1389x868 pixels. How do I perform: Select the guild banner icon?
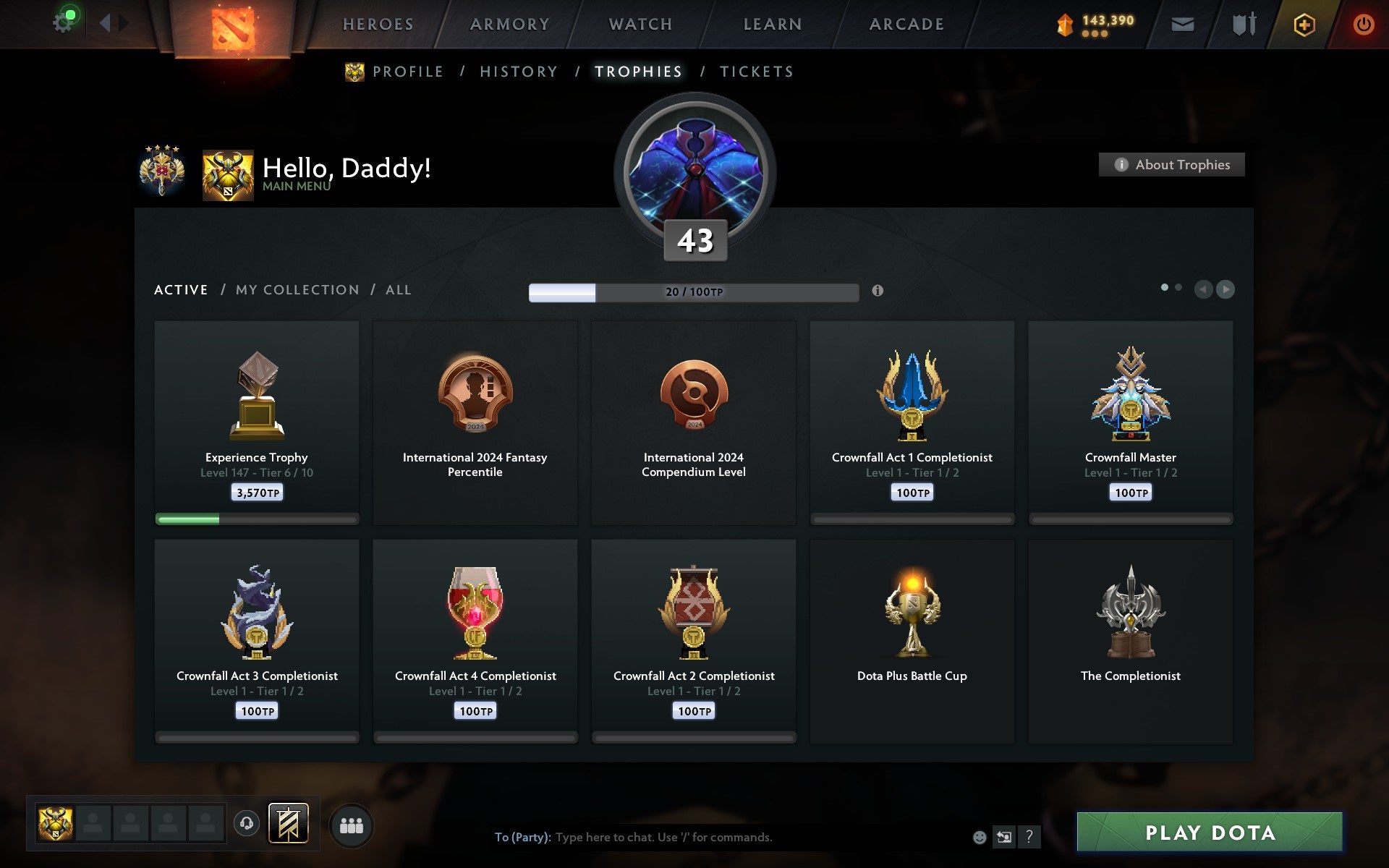(289, 822)
